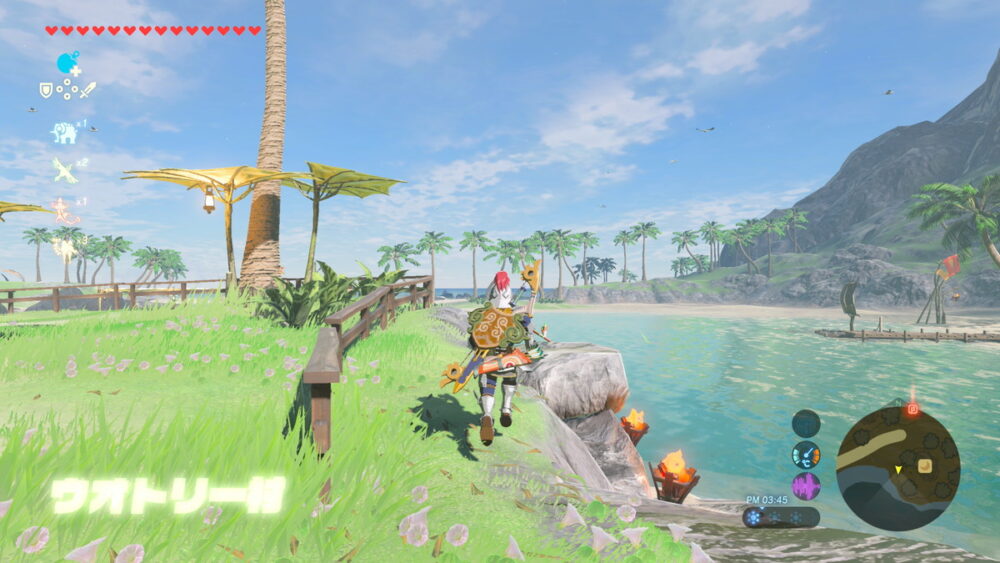The image size is (1000, 563).
Task: Select the blue elephant champion ability icon
Action: point(64,131)
